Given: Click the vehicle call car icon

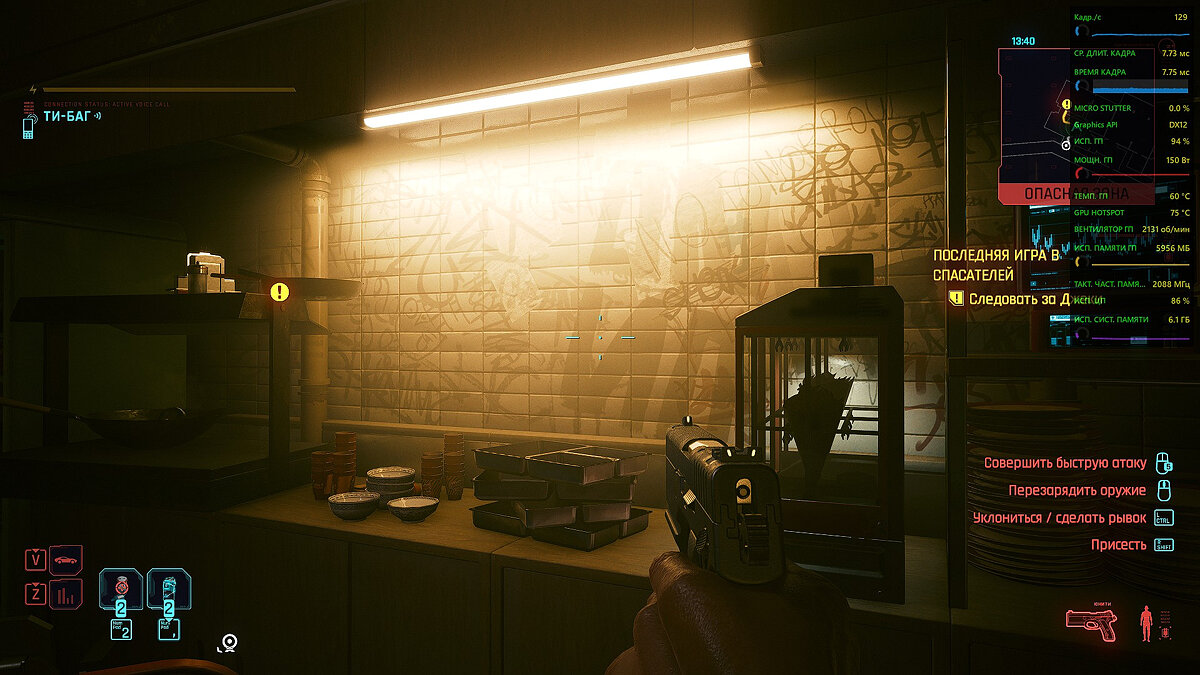Looking at the screenshot, I should [66, 560].
